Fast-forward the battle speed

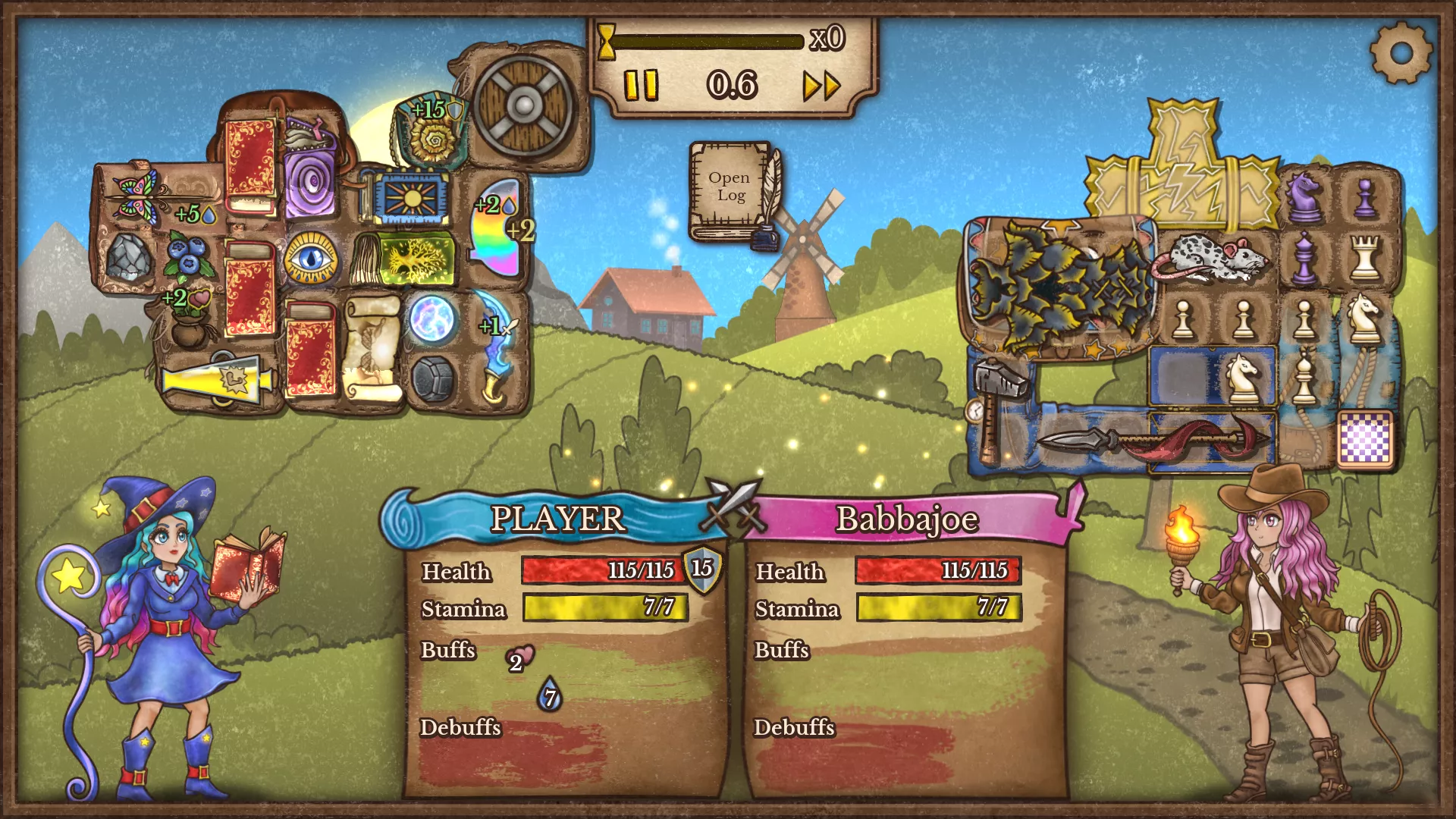click(822, 86)
